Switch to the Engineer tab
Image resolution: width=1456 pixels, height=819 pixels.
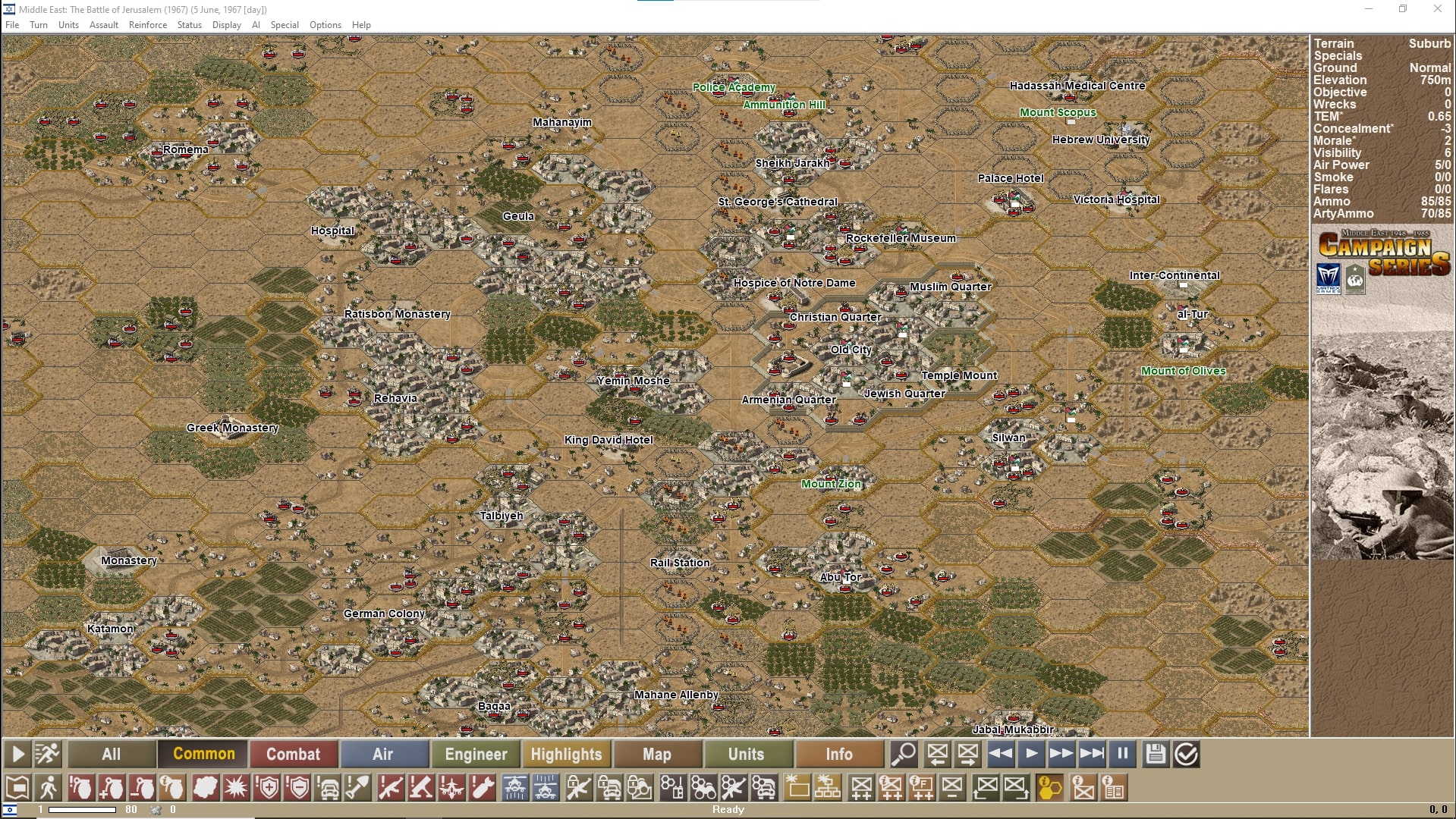click(475, 754)
